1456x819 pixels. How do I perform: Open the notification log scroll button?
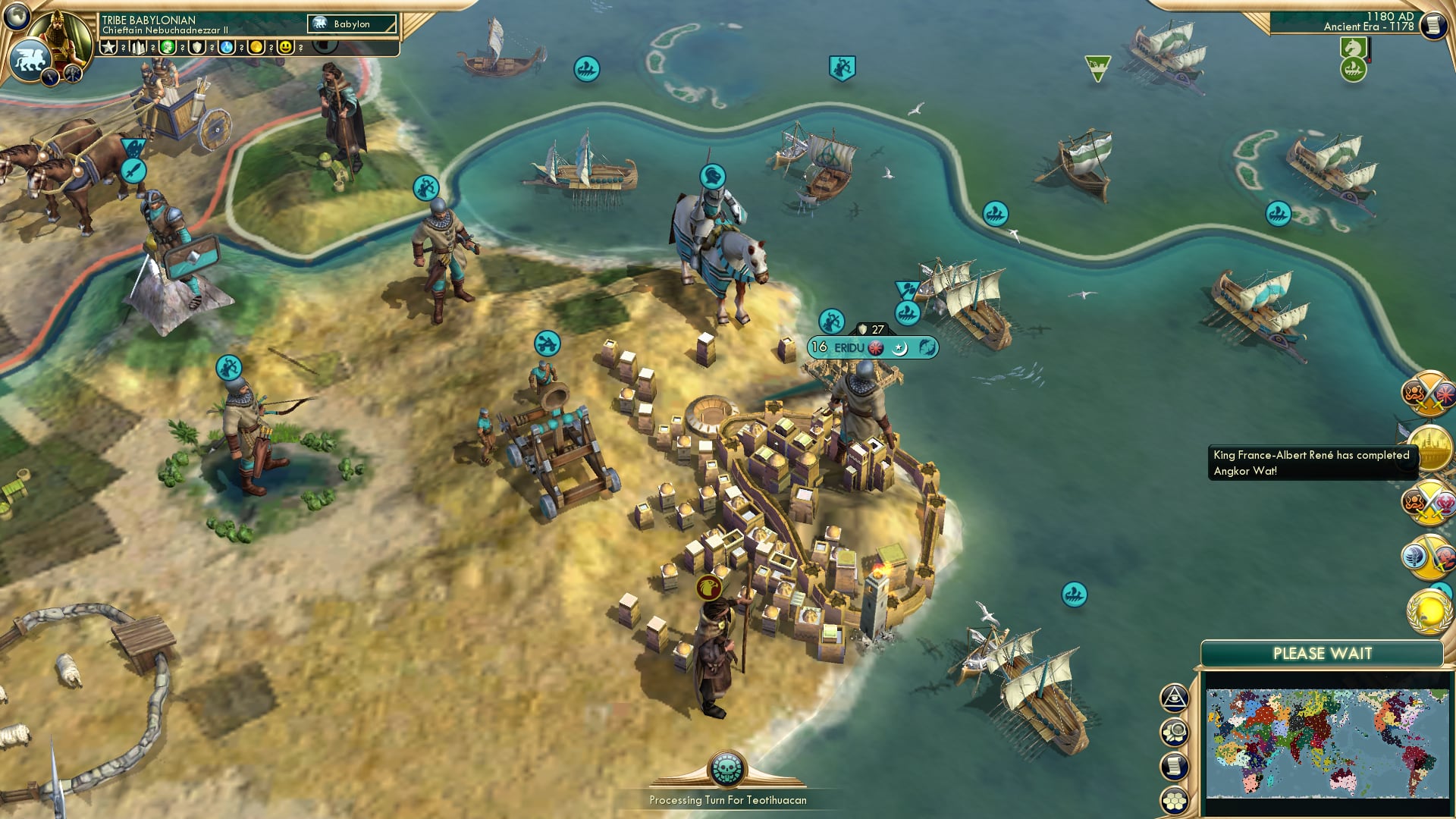point(1174,766)
